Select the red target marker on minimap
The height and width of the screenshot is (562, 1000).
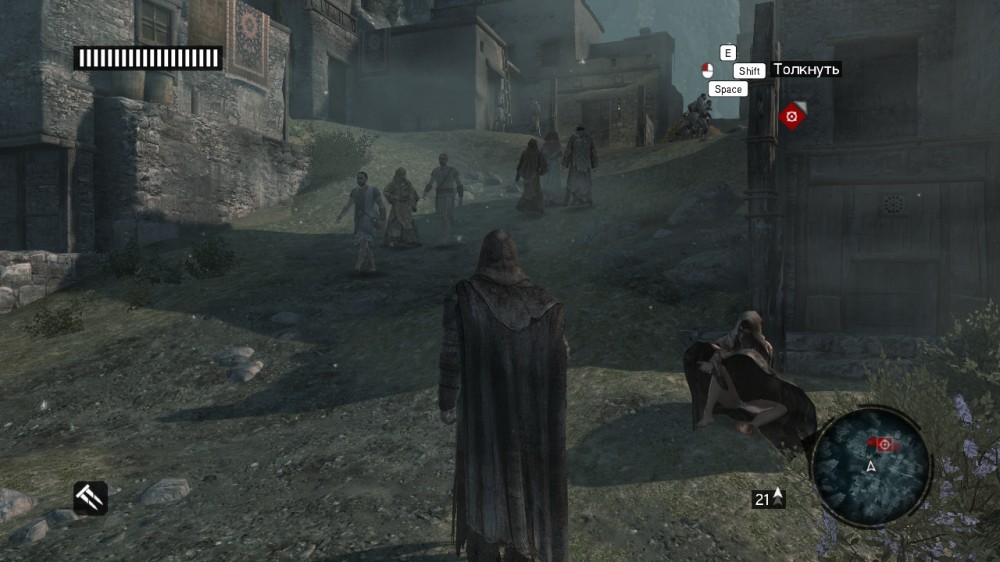click(884, 444)
